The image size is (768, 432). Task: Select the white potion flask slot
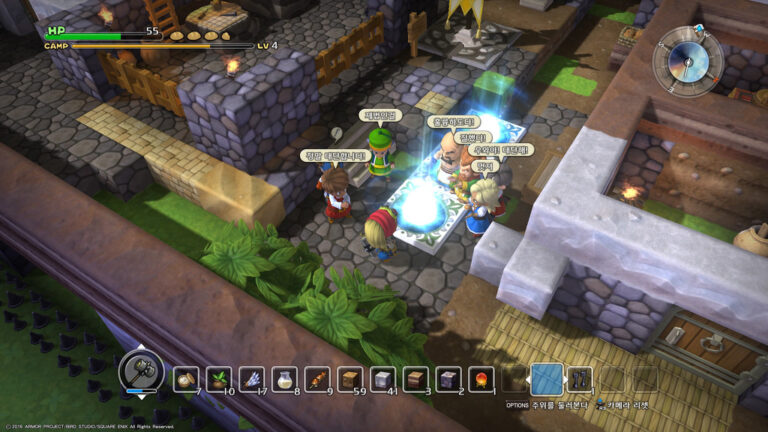point(285,379)
